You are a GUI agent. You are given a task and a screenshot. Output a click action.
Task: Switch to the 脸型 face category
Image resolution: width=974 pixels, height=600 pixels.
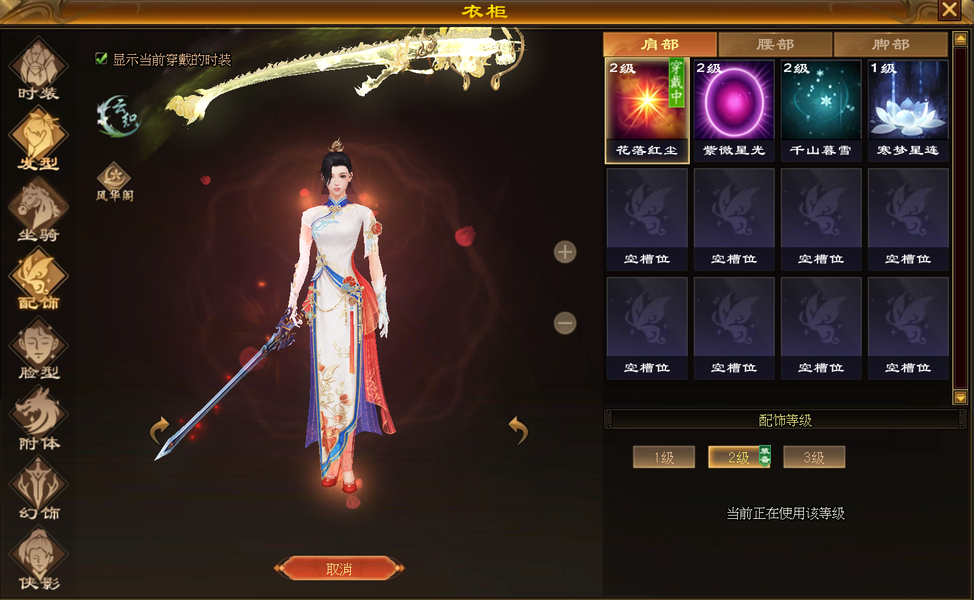click(x=39, y=348)
